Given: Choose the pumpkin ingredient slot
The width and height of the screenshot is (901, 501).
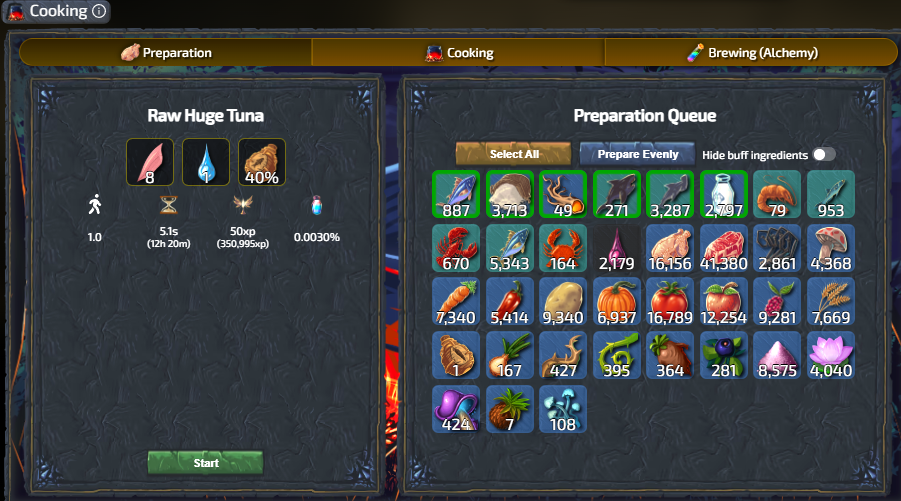Looking at the screenshot, I should (x=617, y=302).
